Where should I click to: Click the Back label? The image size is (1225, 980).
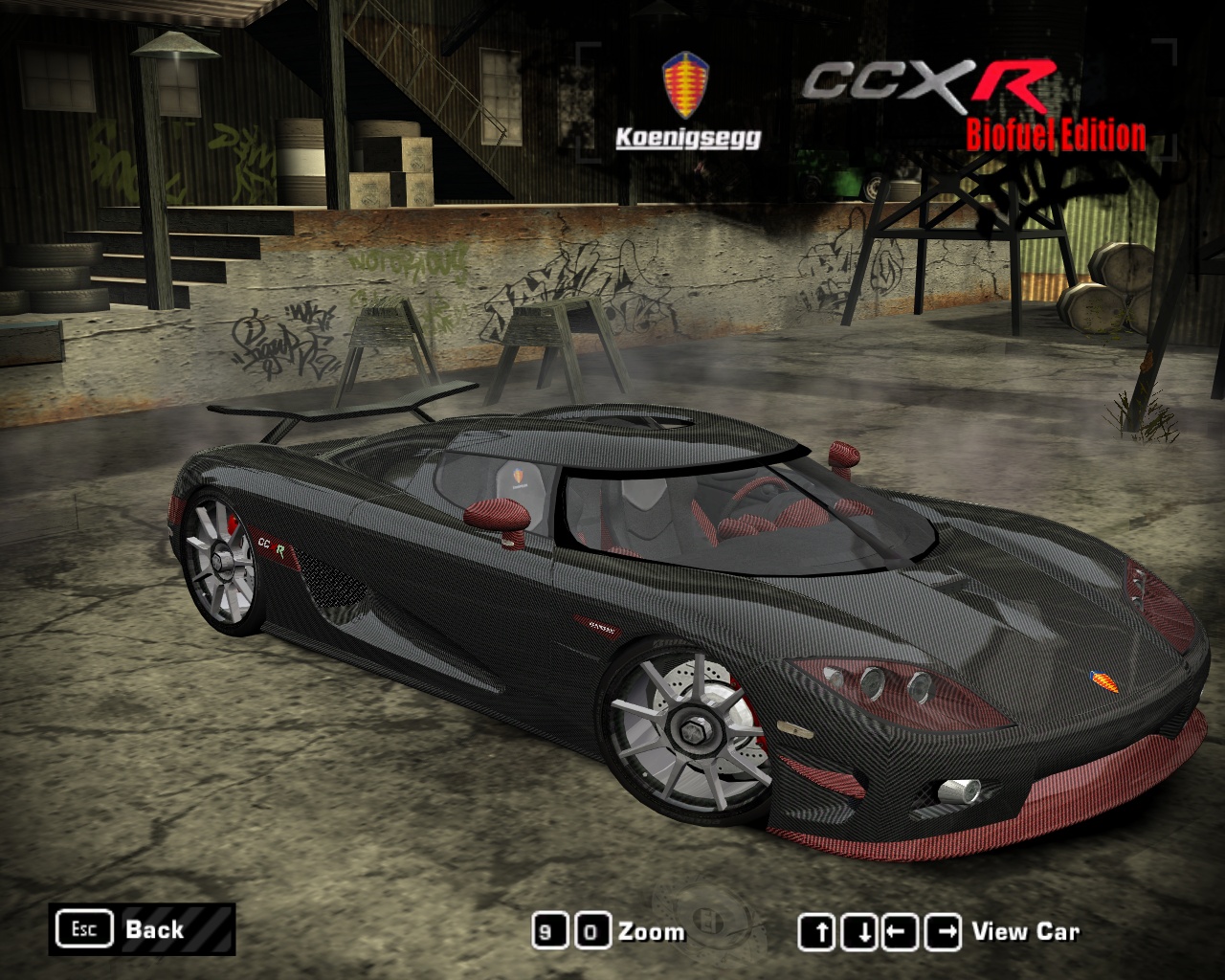pyautogui.click(x=154, y=929)
